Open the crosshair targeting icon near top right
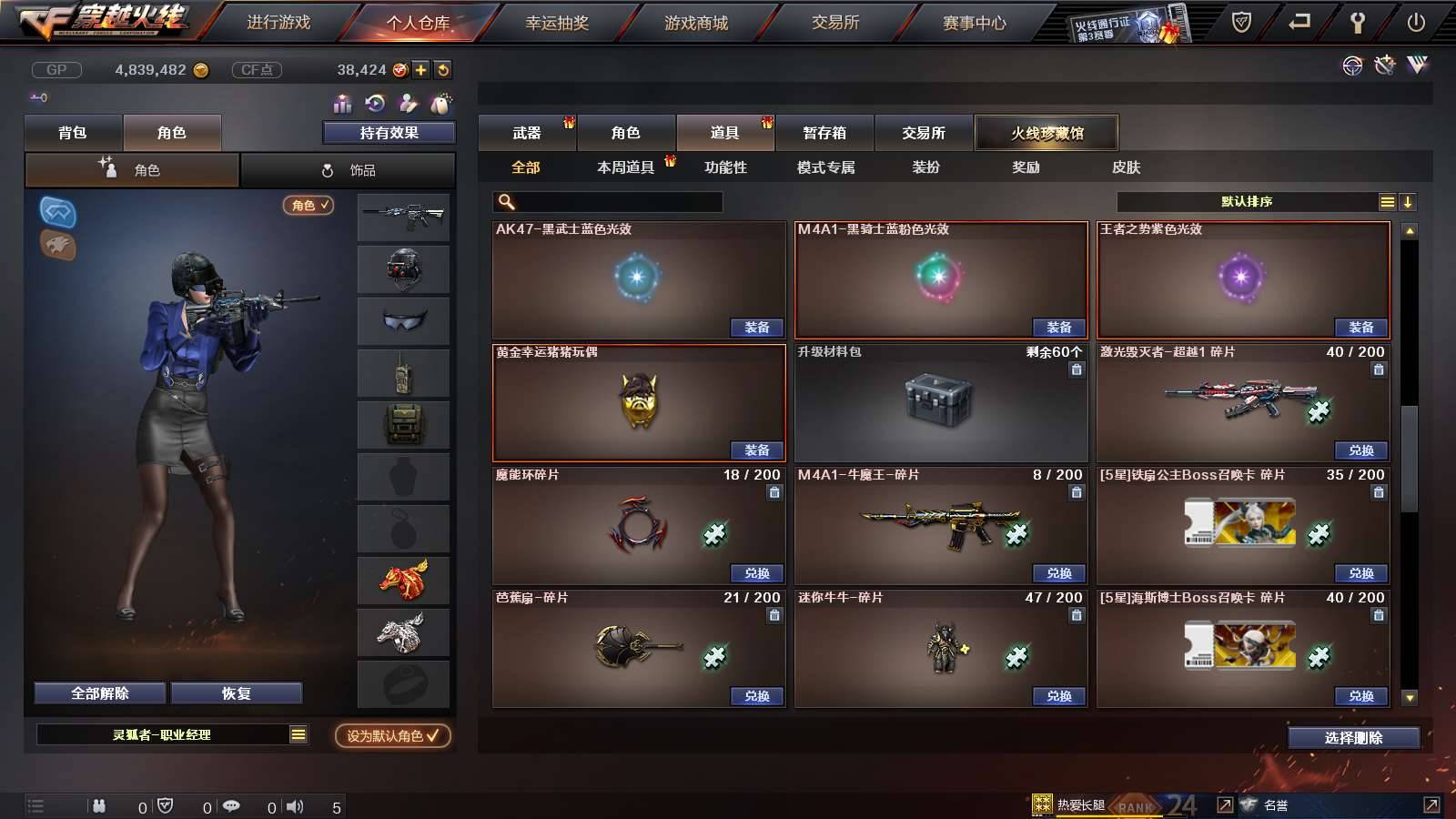 click(x=1350, y=66)
